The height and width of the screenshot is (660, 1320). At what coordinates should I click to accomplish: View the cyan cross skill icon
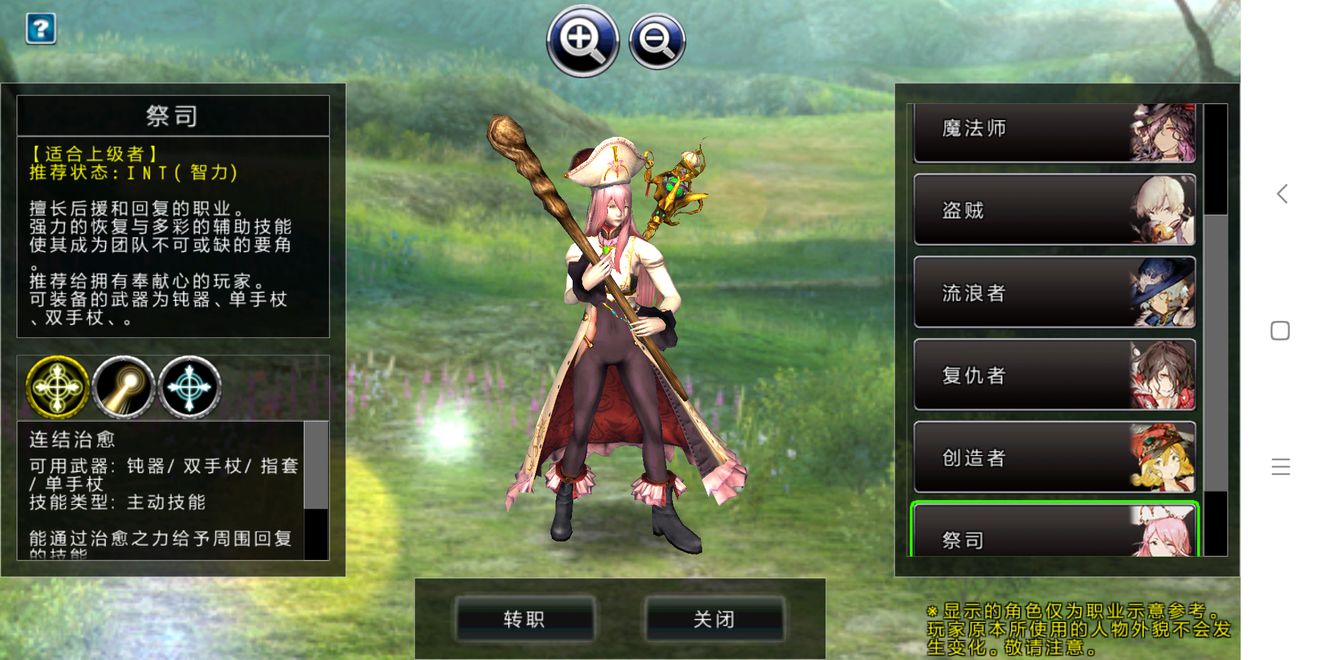190,386
